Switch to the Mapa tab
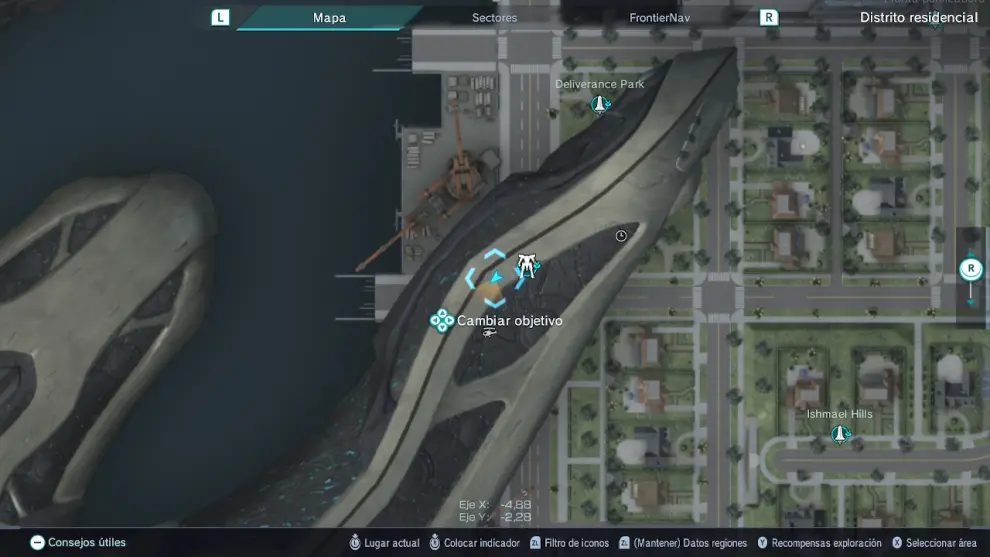 pos(329,18)
